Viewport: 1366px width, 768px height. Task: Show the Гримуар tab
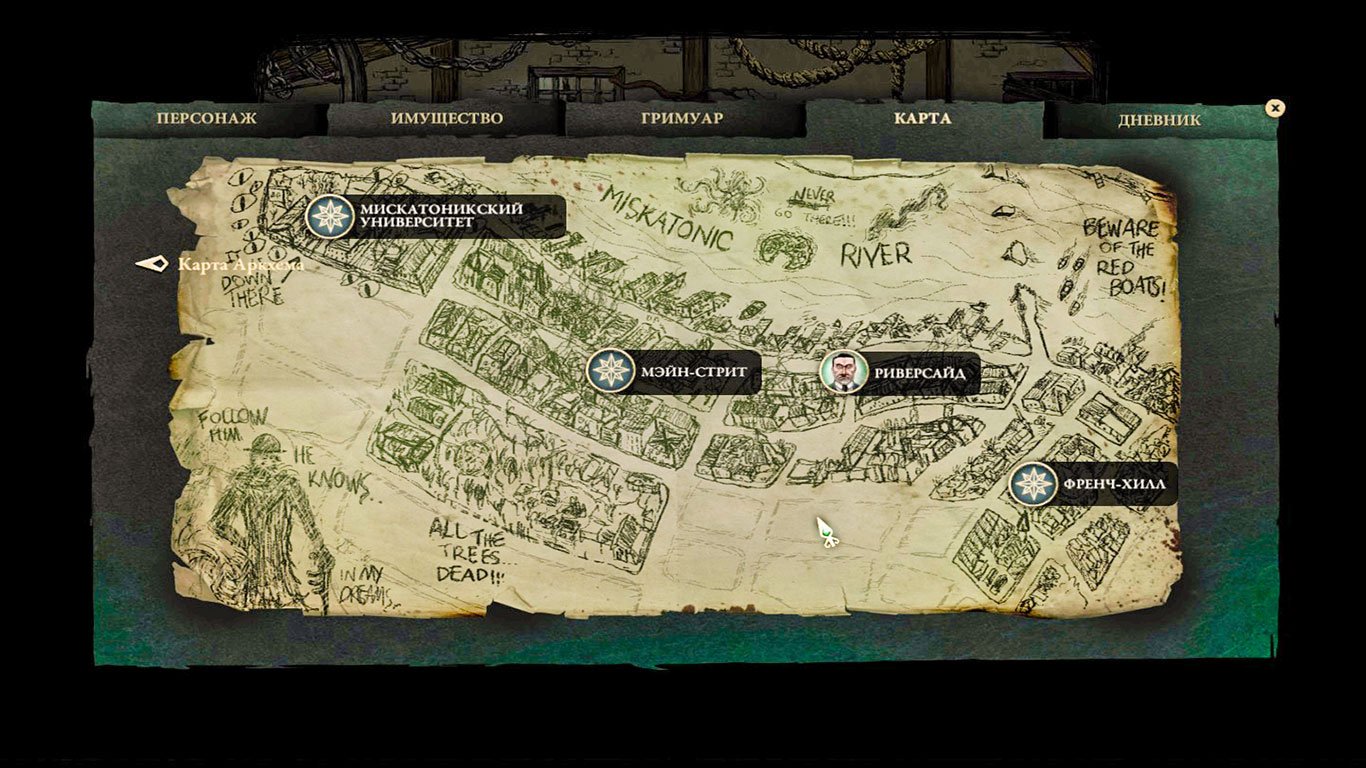tap(682, 118)
